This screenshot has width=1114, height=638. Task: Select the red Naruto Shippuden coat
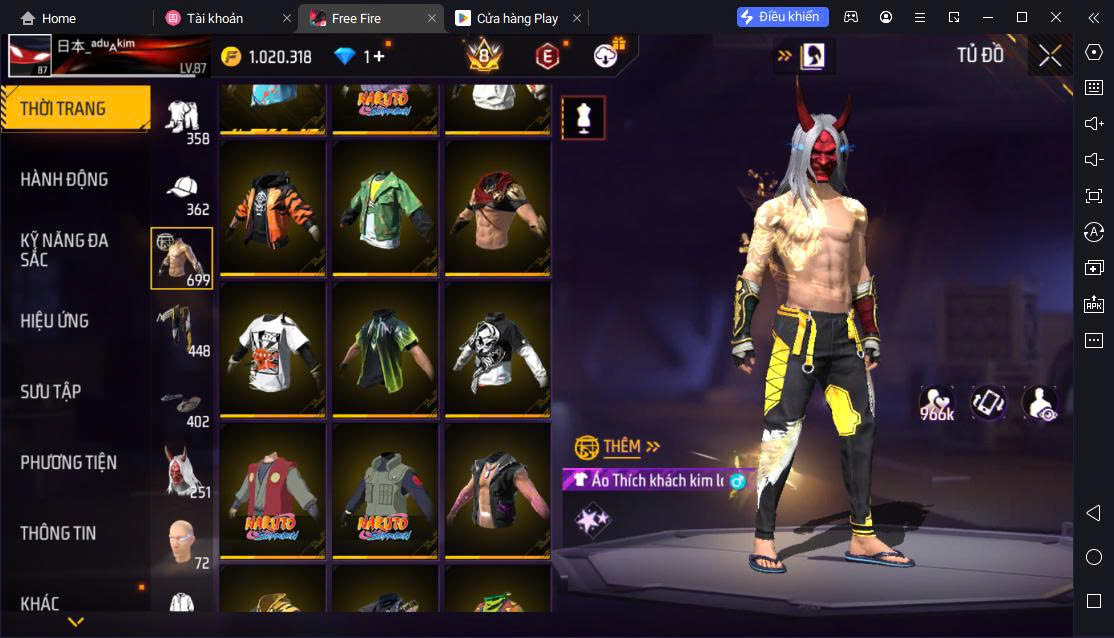click(x=273, y=492)
